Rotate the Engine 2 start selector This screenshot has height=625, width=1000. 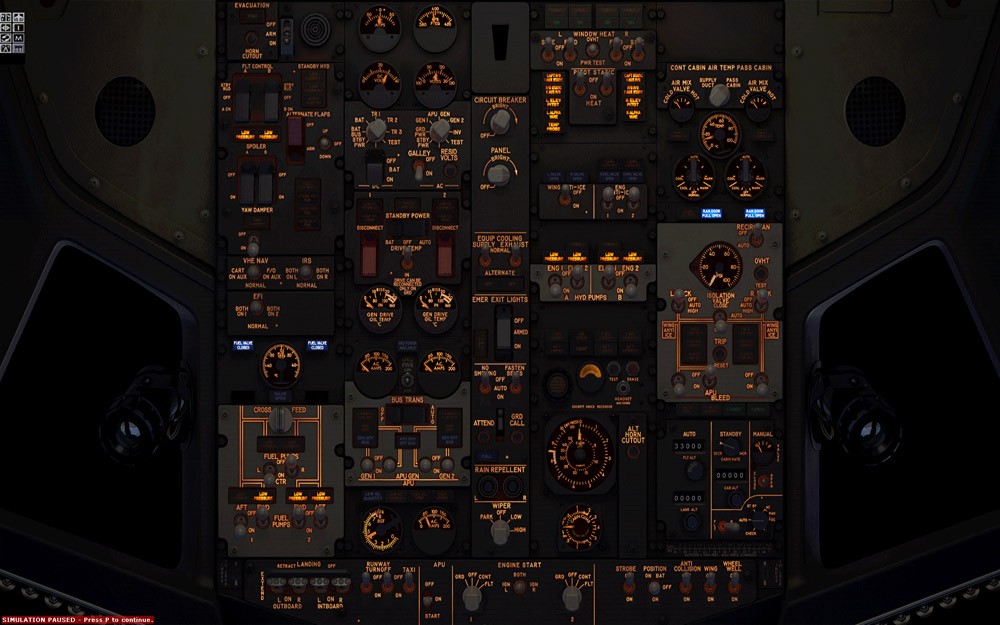point(571,598)
